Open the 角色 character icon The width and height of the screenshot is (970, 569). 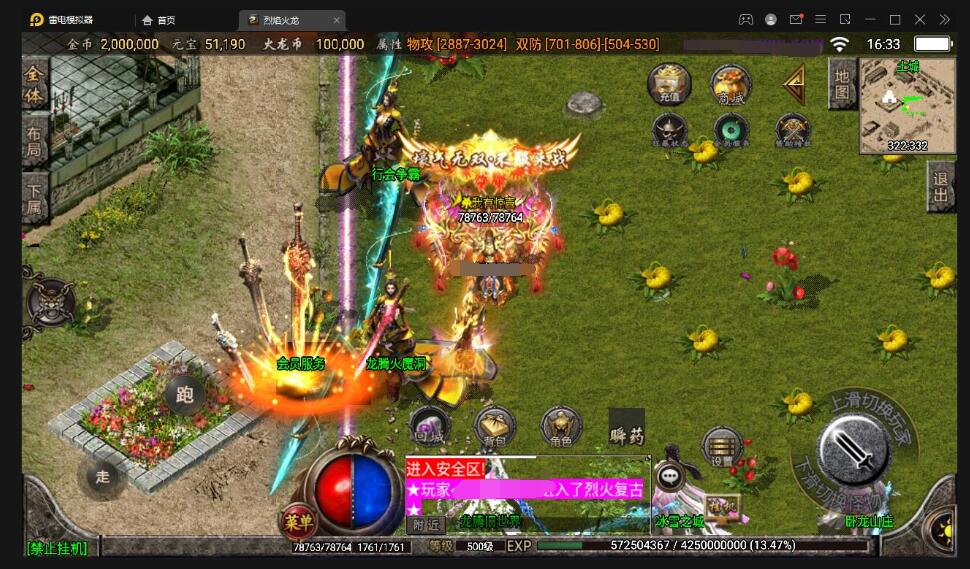561,427
